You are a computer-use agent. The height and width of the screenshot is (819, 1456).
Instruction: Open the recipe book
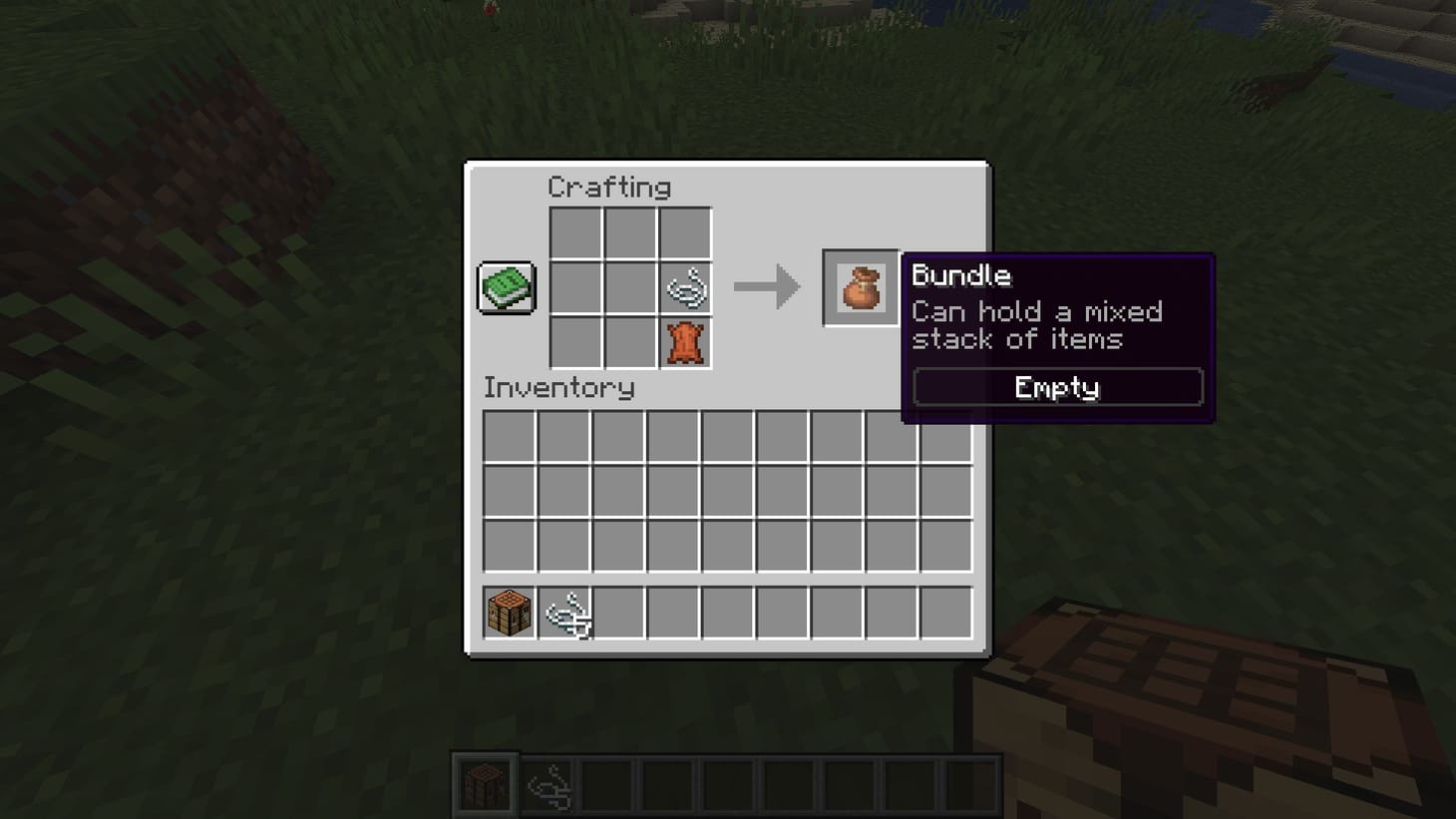pos(505,286)
